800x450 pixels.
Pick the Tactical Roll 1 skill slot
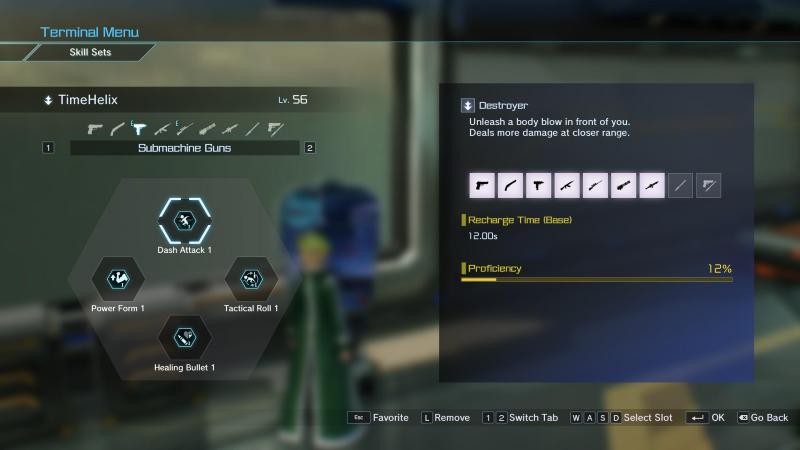coord(251,278)
